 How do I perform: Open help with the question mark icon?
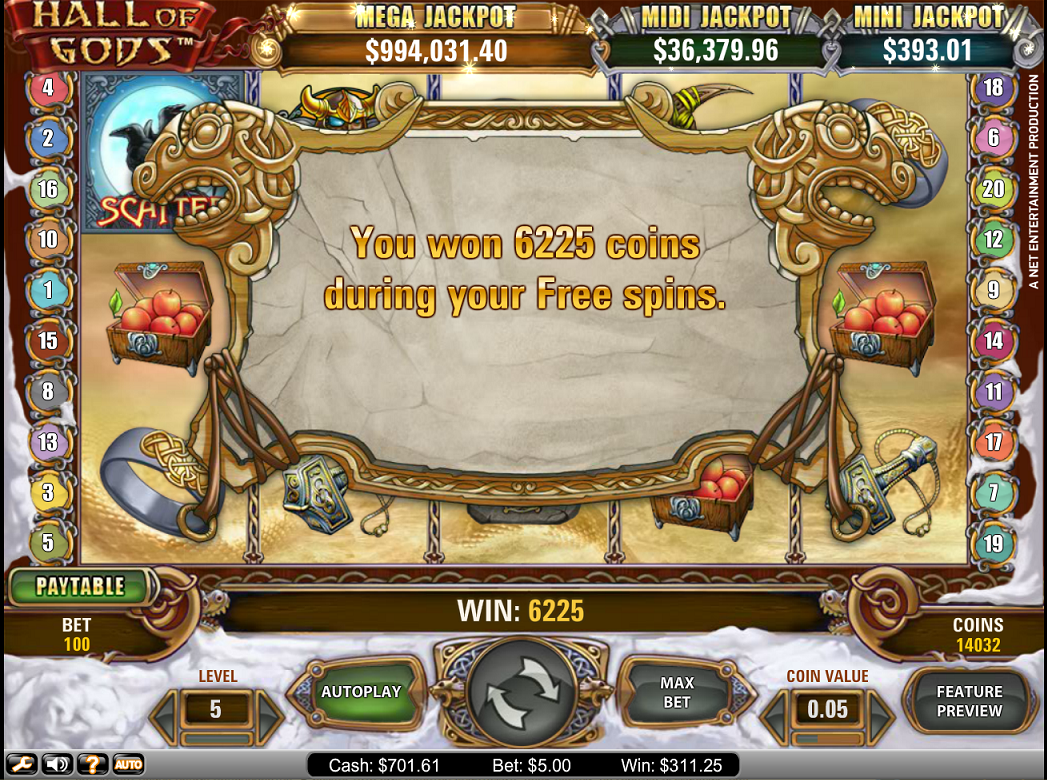[92, 765]
